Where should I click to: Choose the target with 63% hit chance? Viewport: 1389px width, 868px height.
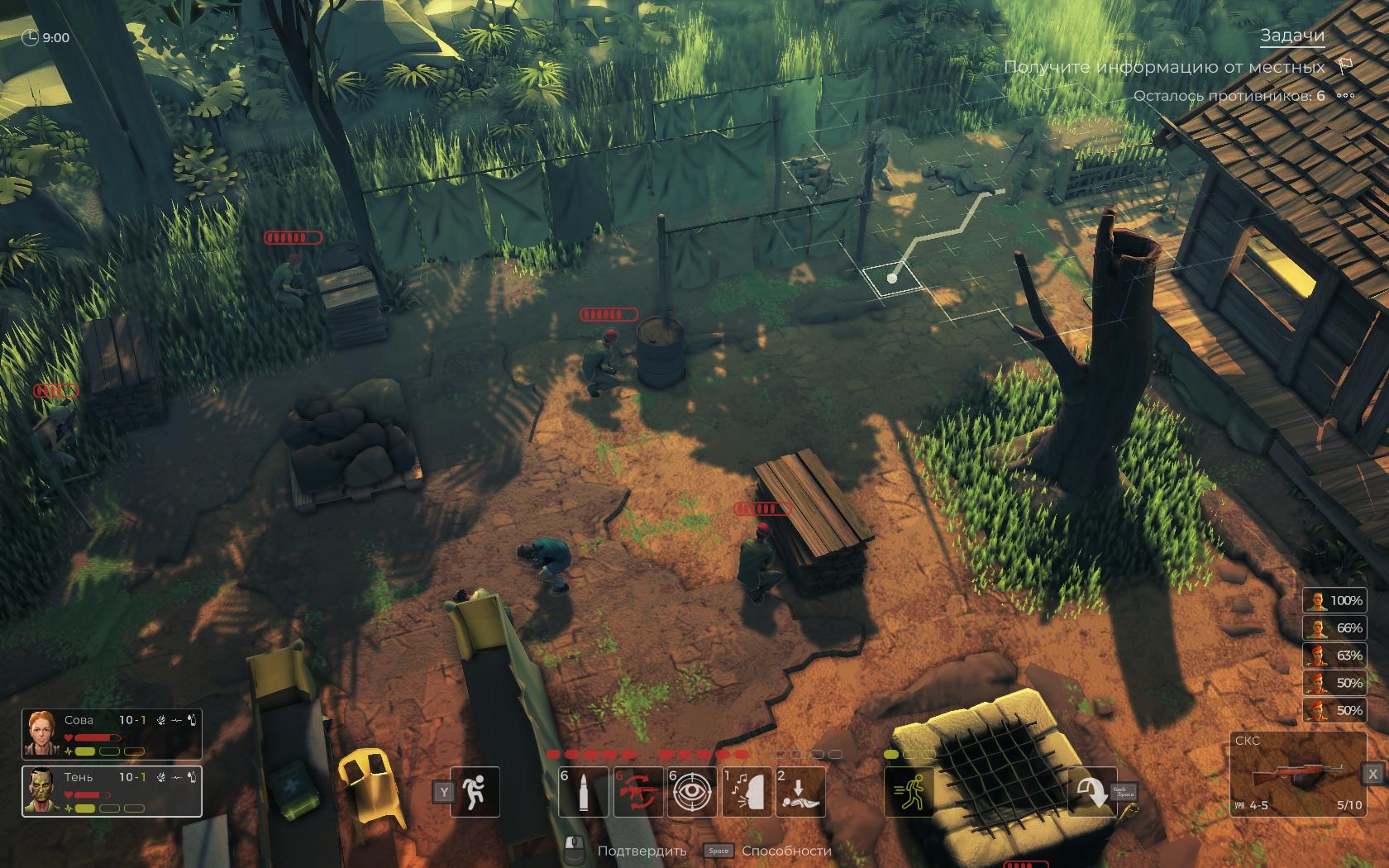pyautogui.click(x=1334, y=656)
